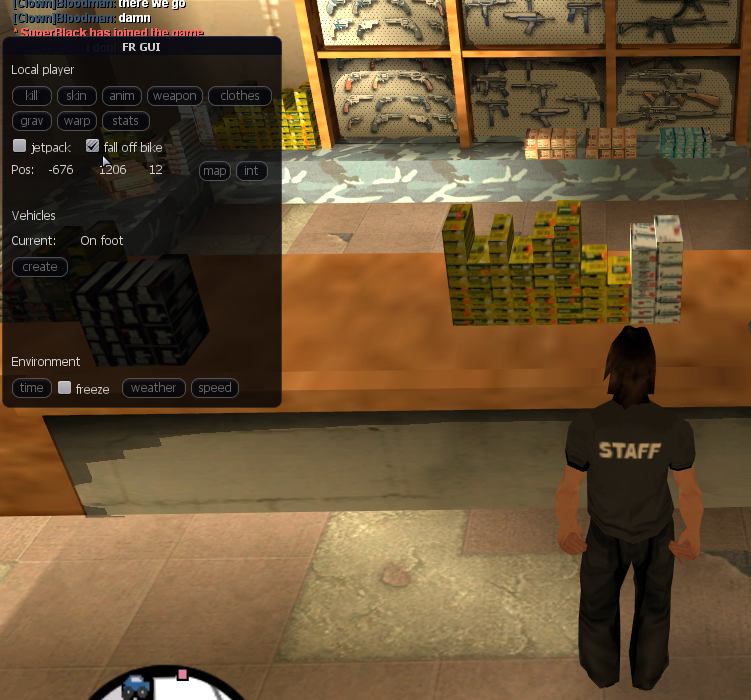751x700 pixels.
Task: Create a vehicle
Action: (x=40, y=267)
